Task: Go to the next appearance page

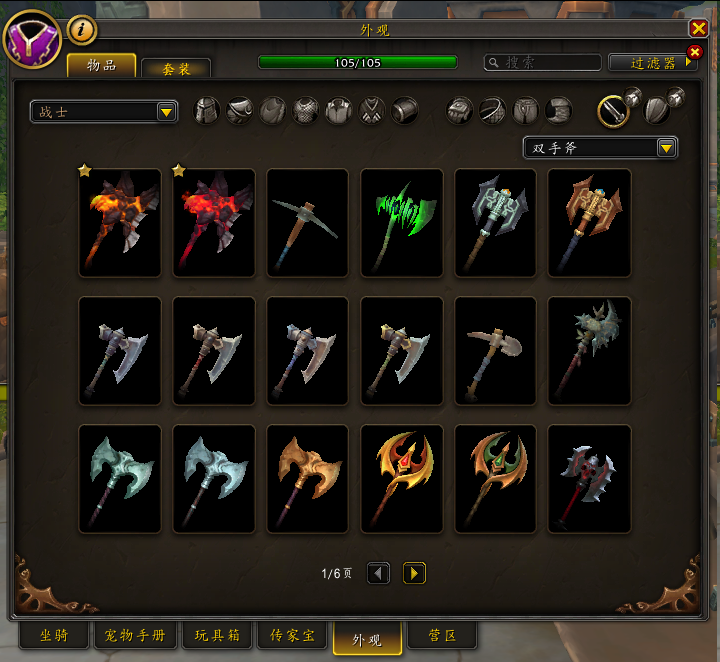Action: click(x=414, y=573)
